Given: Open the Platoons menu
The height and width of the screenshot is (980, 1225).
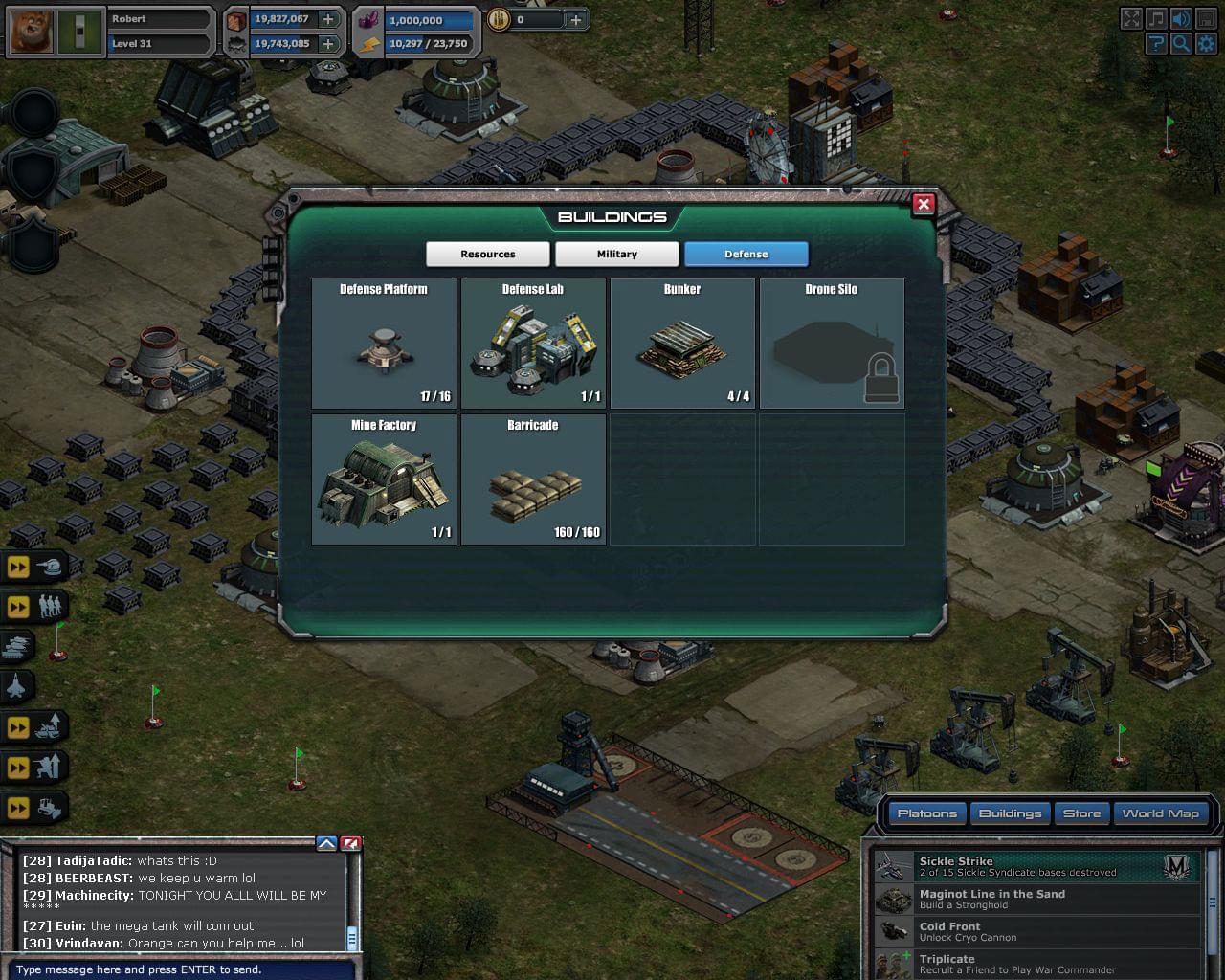Looking at the screenshot, I should coord(926,813).
